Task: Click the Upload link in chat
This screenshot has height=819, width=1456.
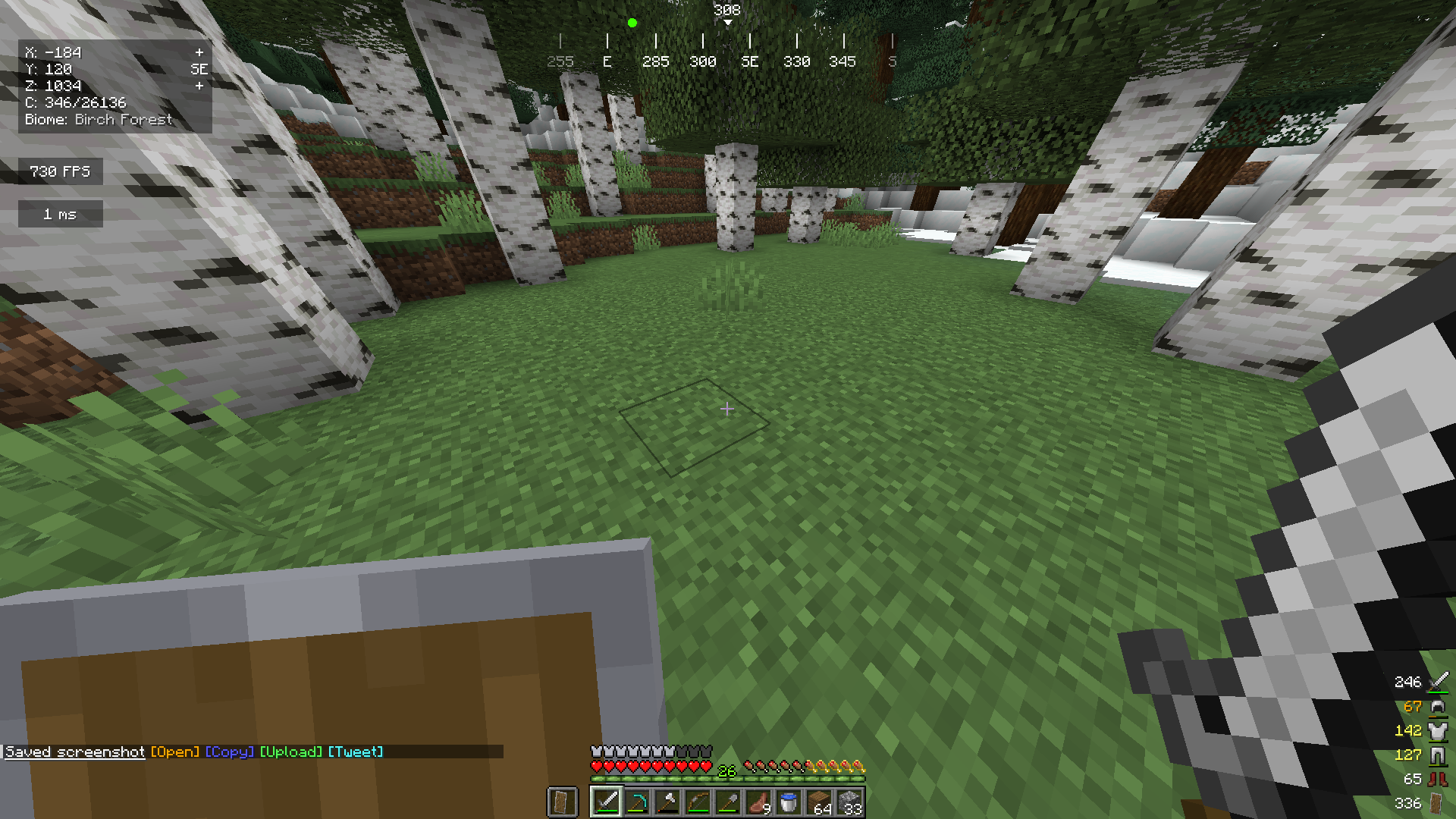Action: pos(291,752)
